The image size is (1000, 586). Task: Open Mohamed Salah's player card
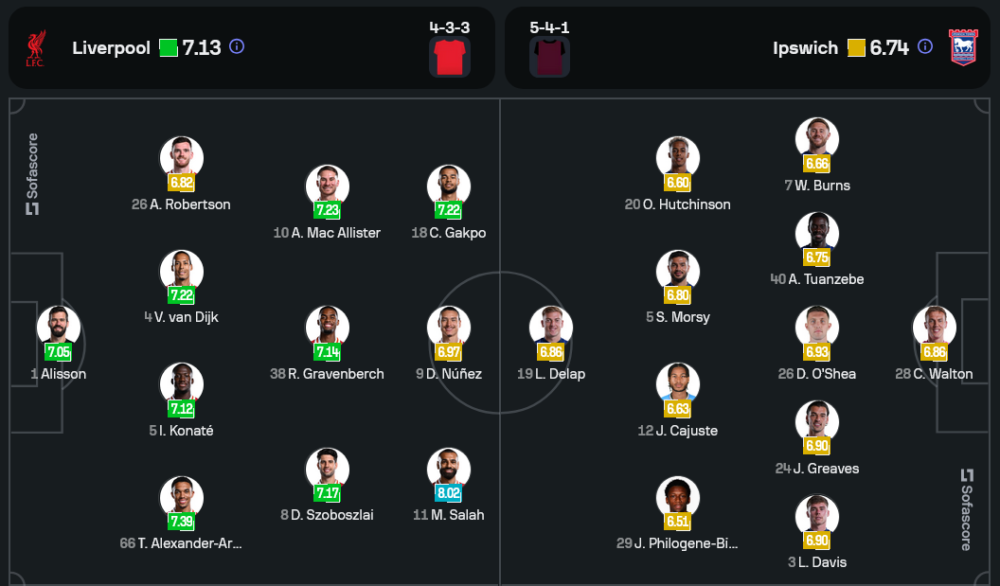coord(448,469)
